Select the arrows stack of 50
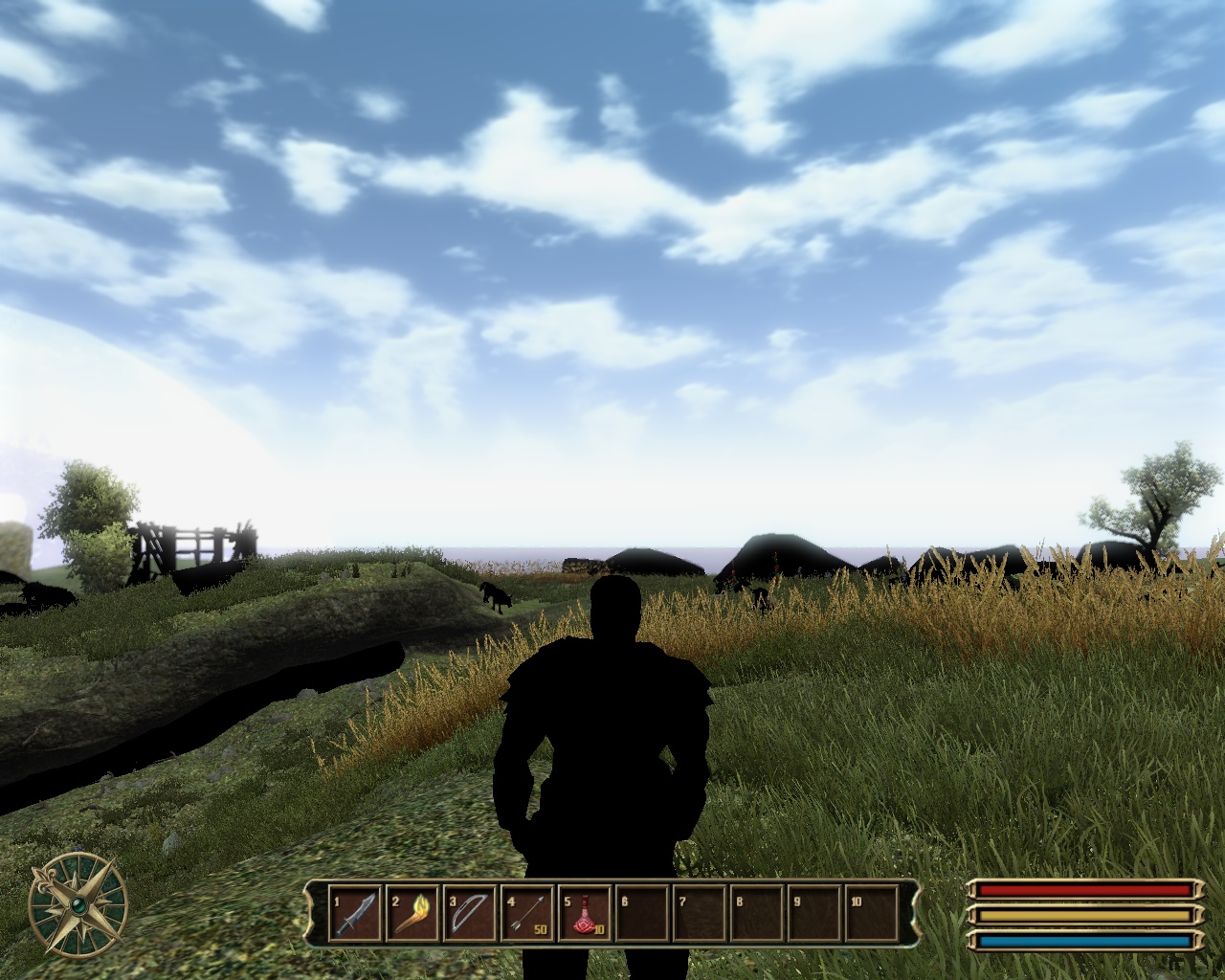Viewport: 1225px width, 980px height. (528, 914)
